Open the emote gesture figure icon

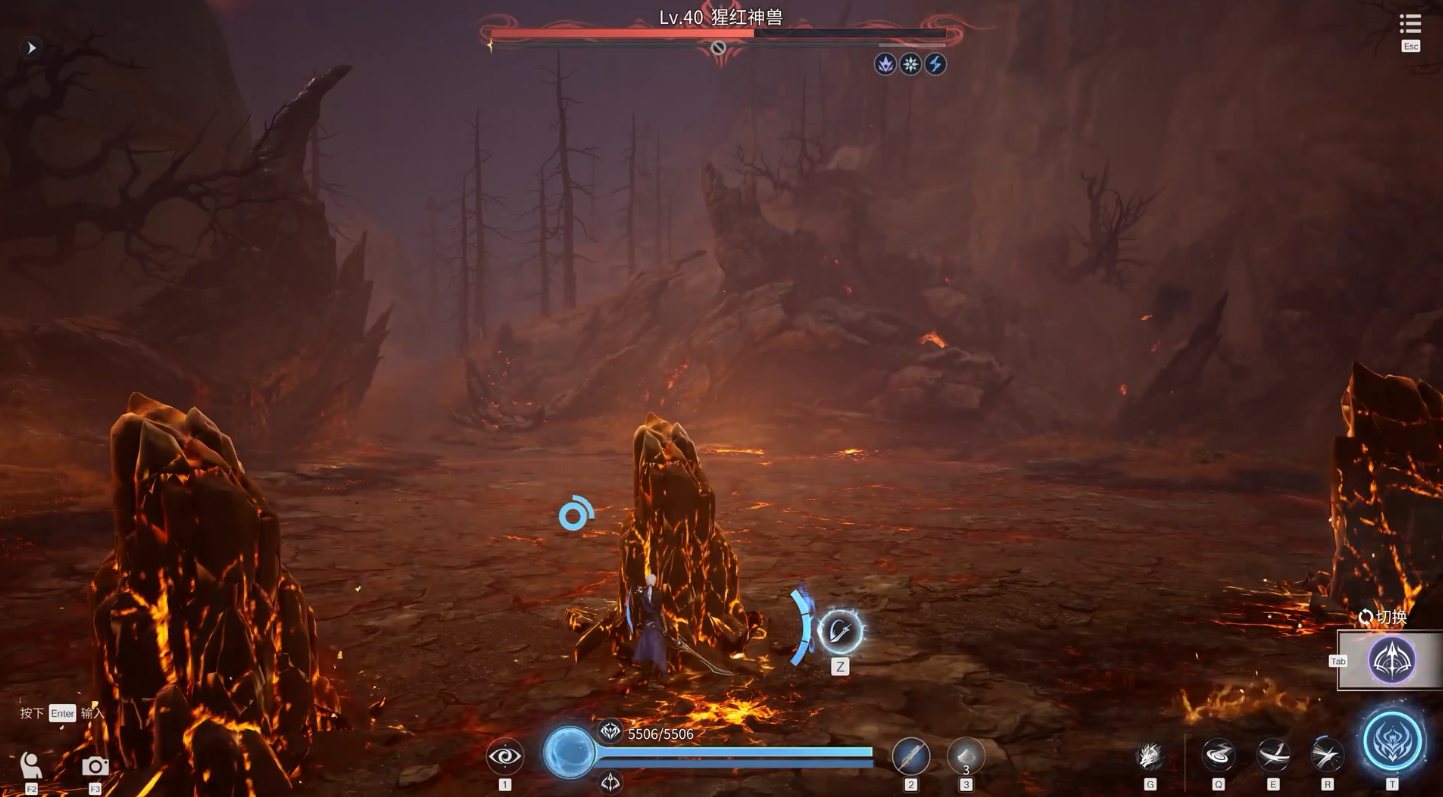(x=31, y=766)
